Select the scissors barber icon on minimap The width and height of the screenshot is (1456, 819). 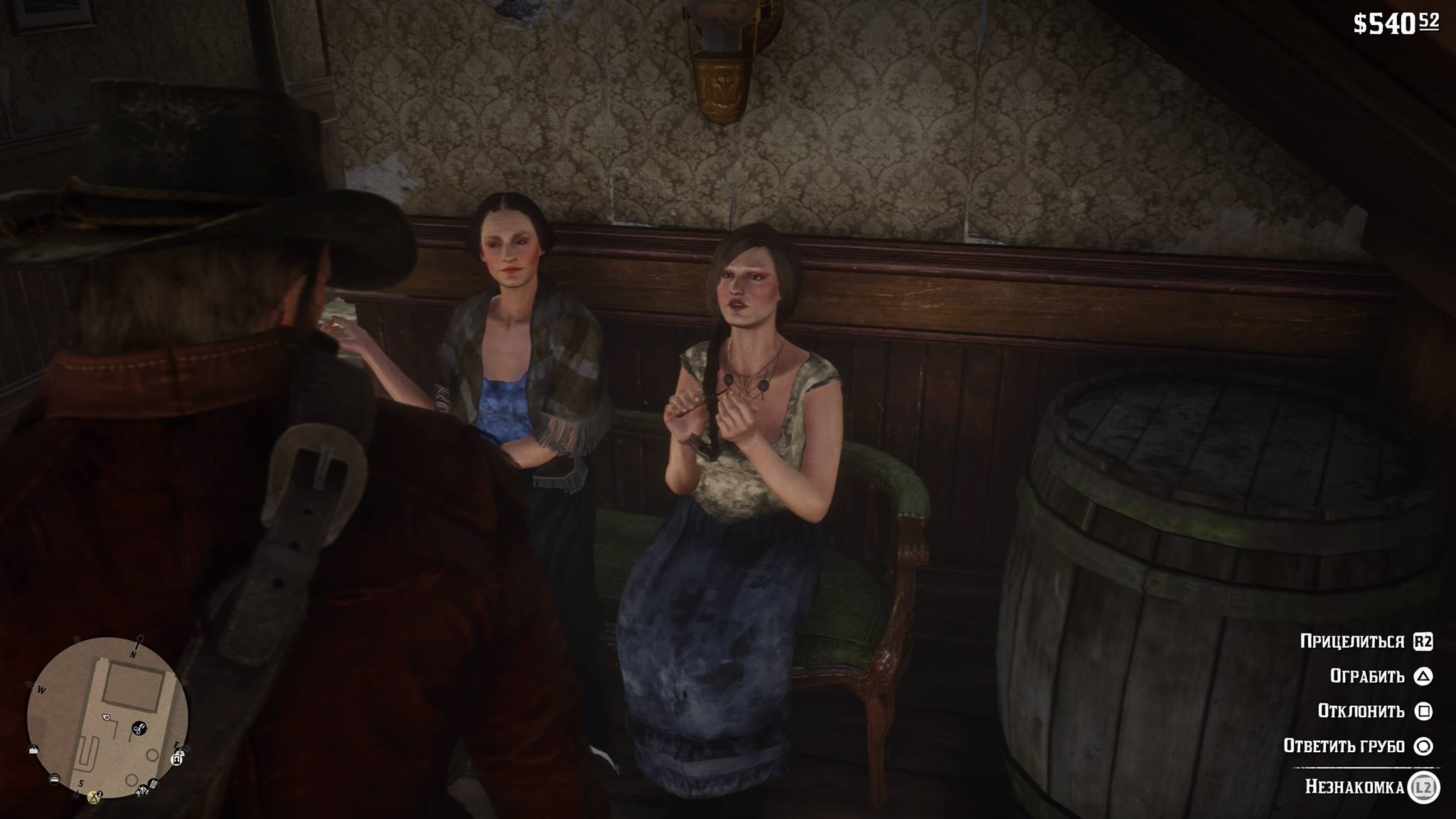click(139, 728)
